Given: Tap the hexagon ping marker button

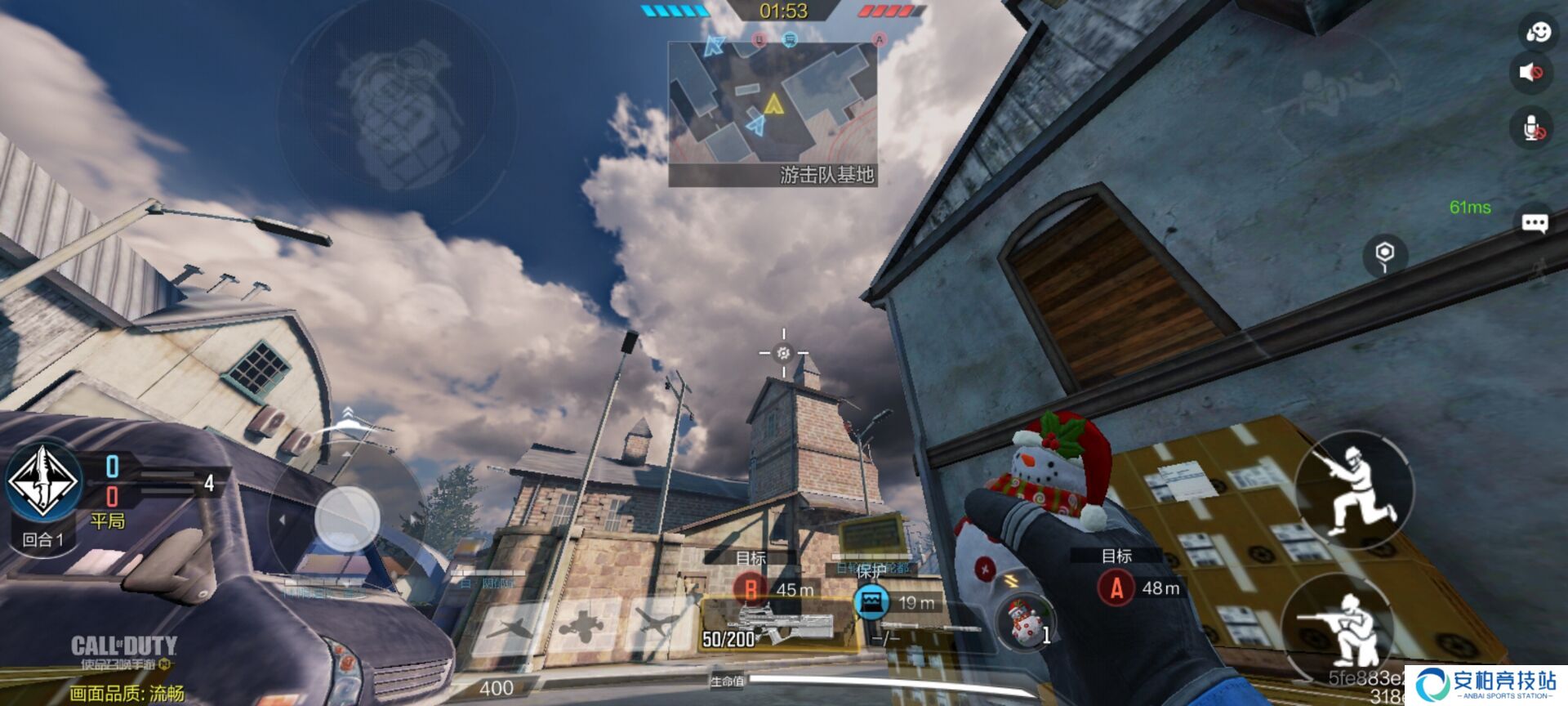Looking at the screenshot, I should click(1385, 254).
